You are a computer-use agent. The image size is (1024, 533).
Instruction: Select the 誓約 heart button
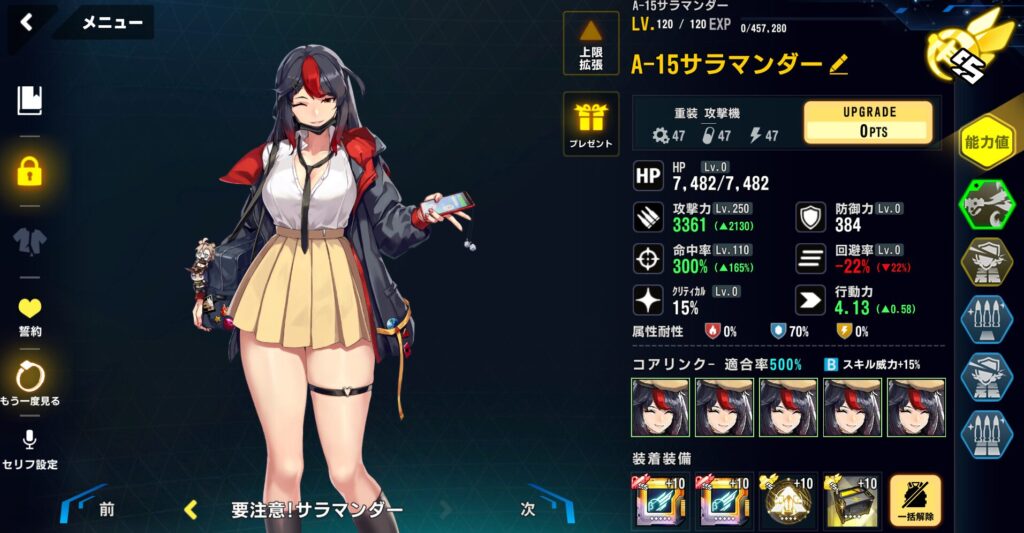[30, 315]
